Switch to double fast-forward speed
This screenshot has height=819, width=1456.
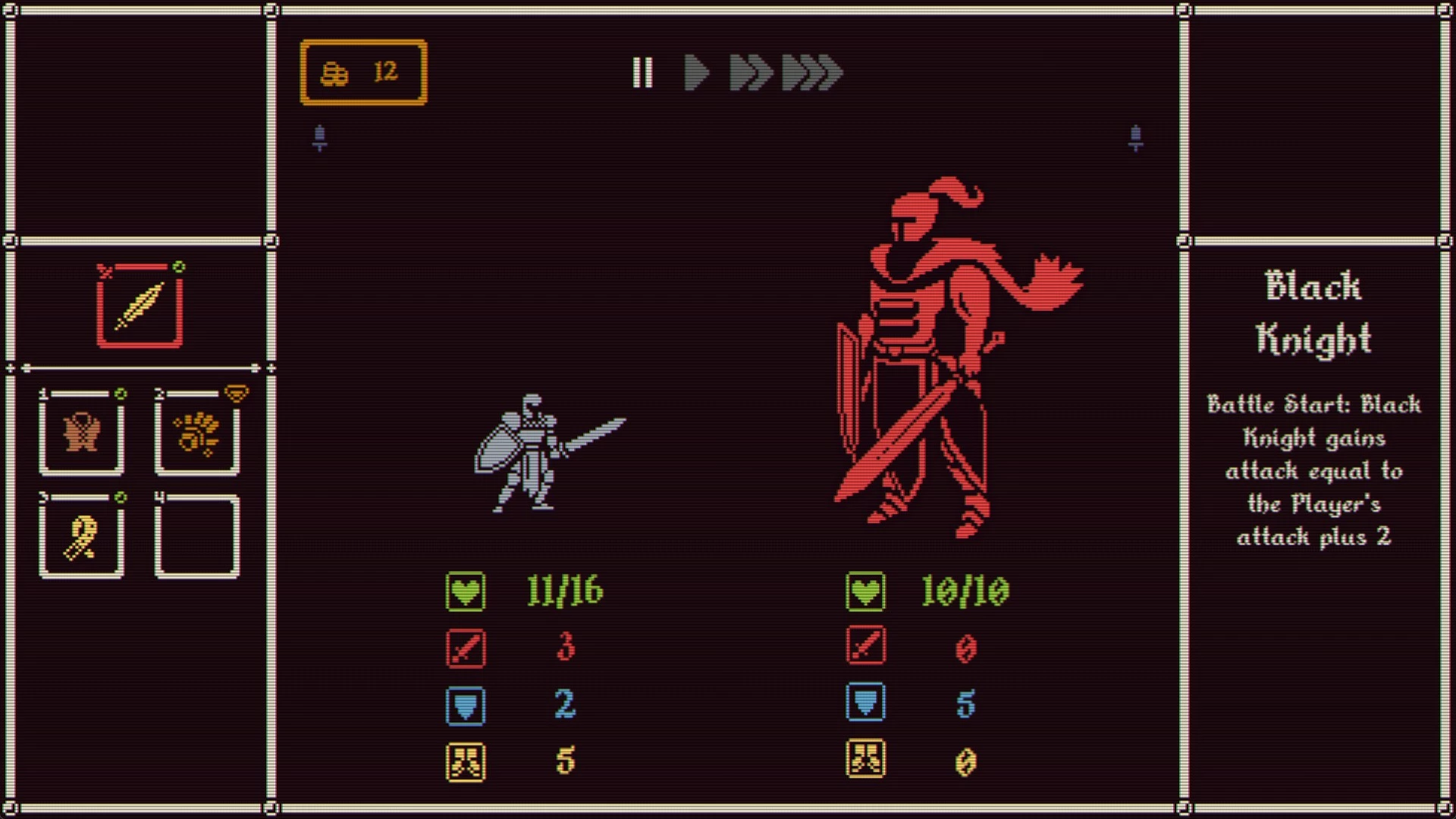tap(750, 73)
